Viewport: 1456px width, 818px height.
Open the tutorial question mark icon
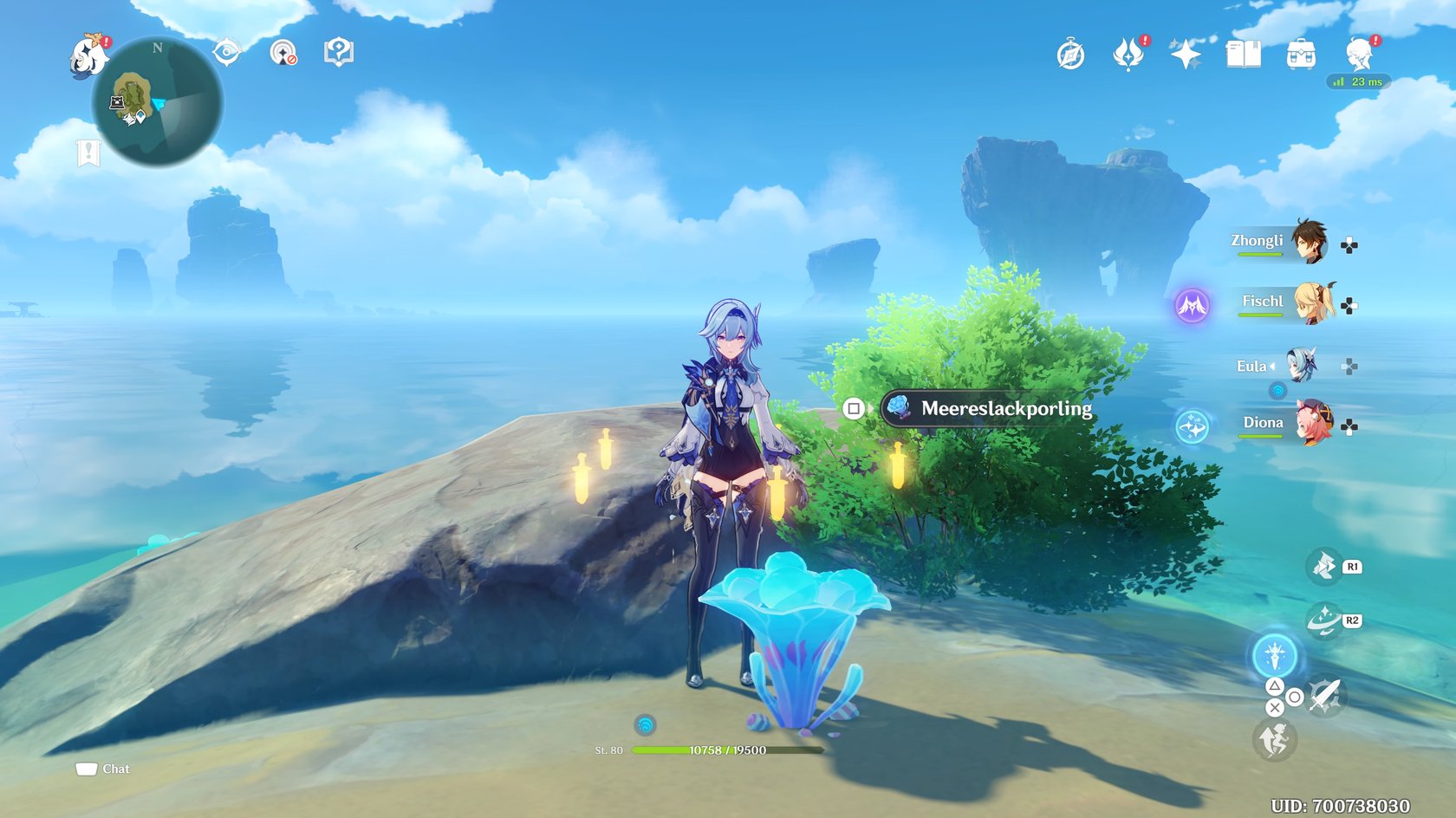(x=338, y=52)
